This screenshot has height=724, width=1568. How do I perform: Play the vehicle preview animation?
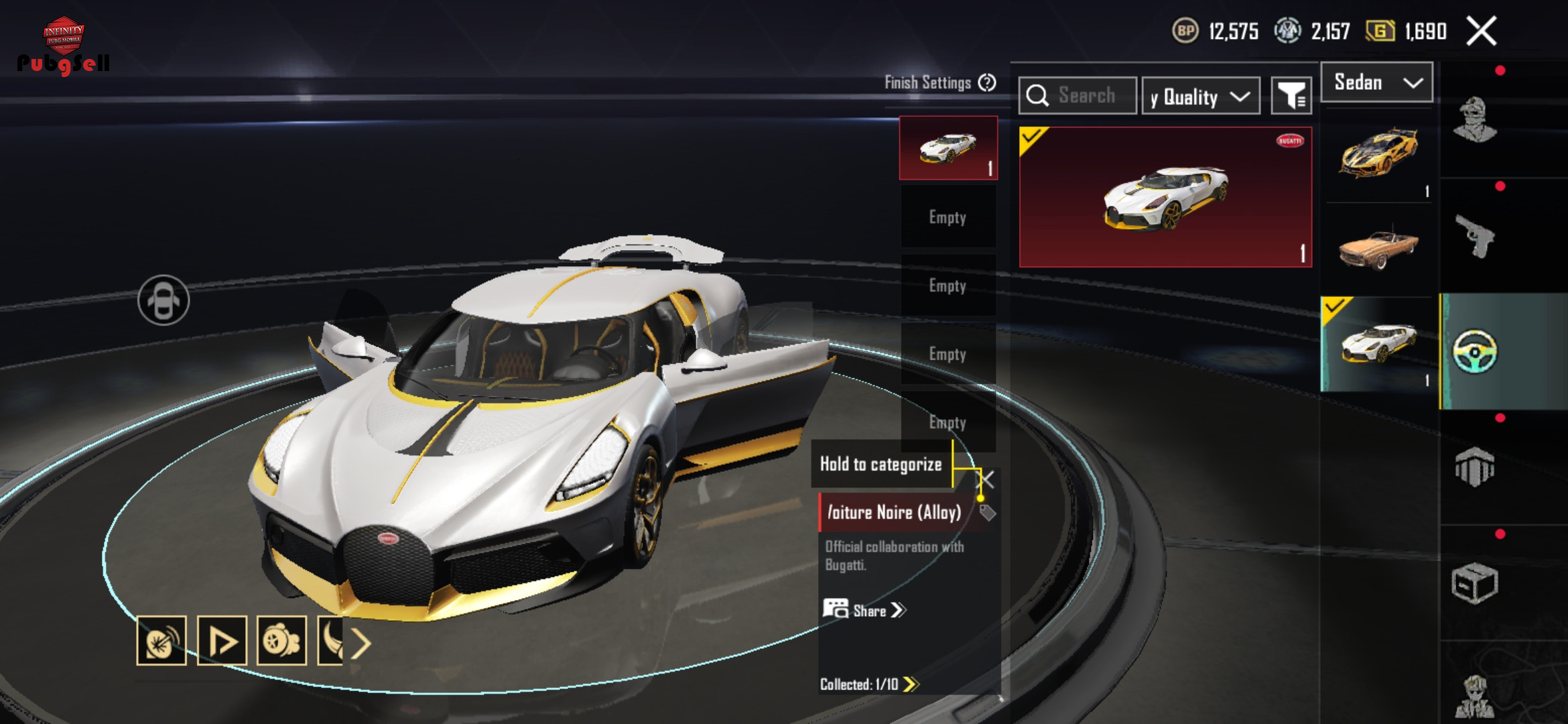click(222, 641)
